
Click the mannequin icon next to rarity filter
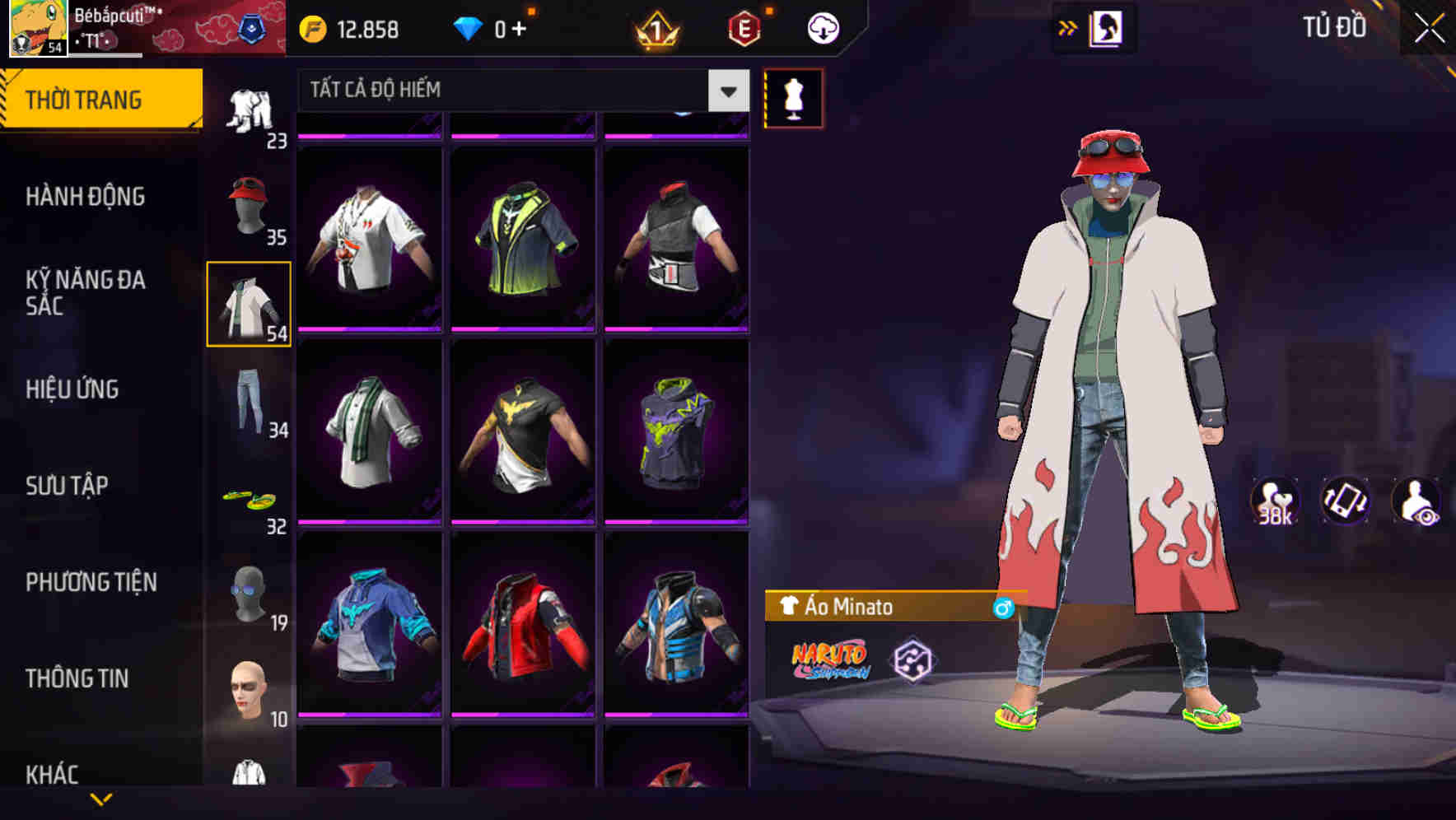click(x=793, y=99)
